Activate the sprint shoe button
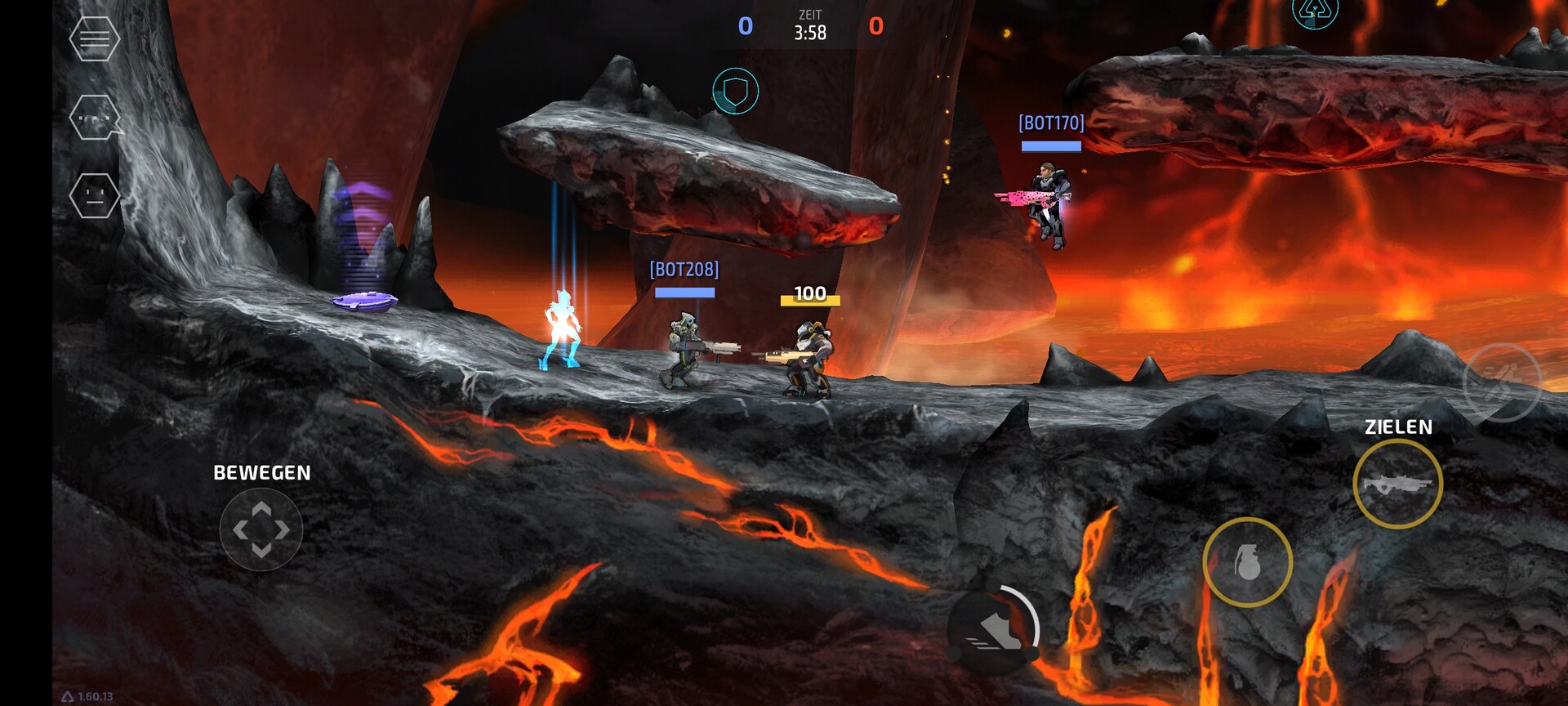The width and height of the screenshot is (1568, 706). [994, 631]
